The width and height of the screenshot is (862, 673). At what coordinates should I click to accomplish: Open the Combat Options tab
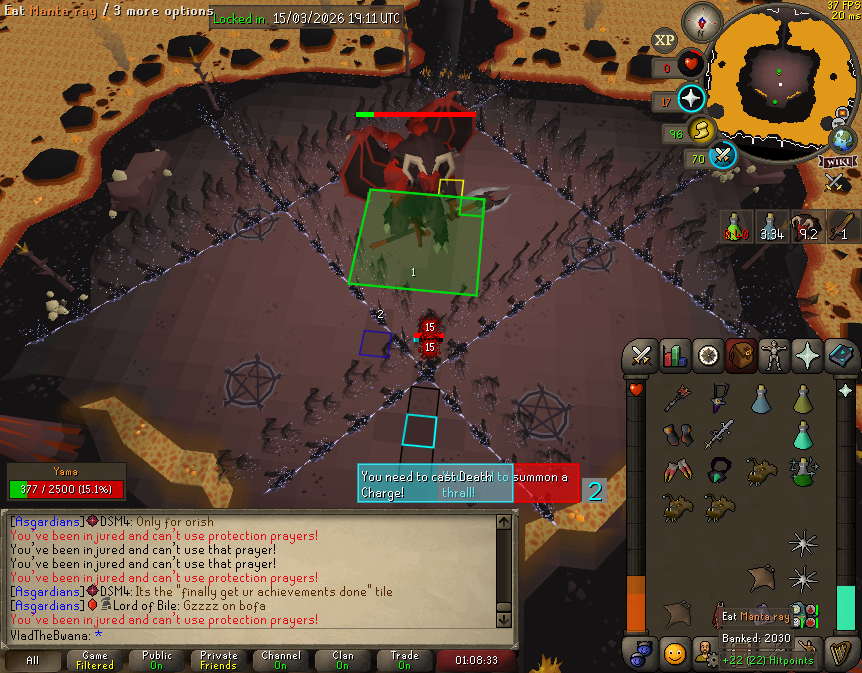coord(640,356)
